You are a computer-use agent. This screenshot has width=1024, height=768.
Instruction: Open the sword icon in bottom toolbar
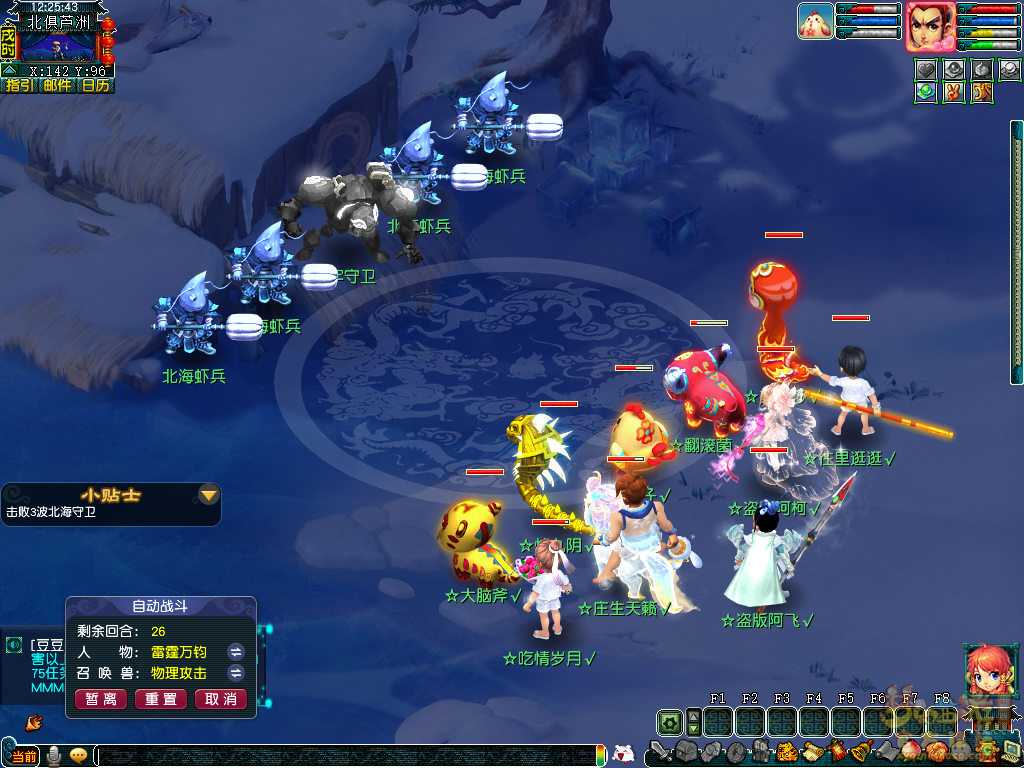(659, 750)
